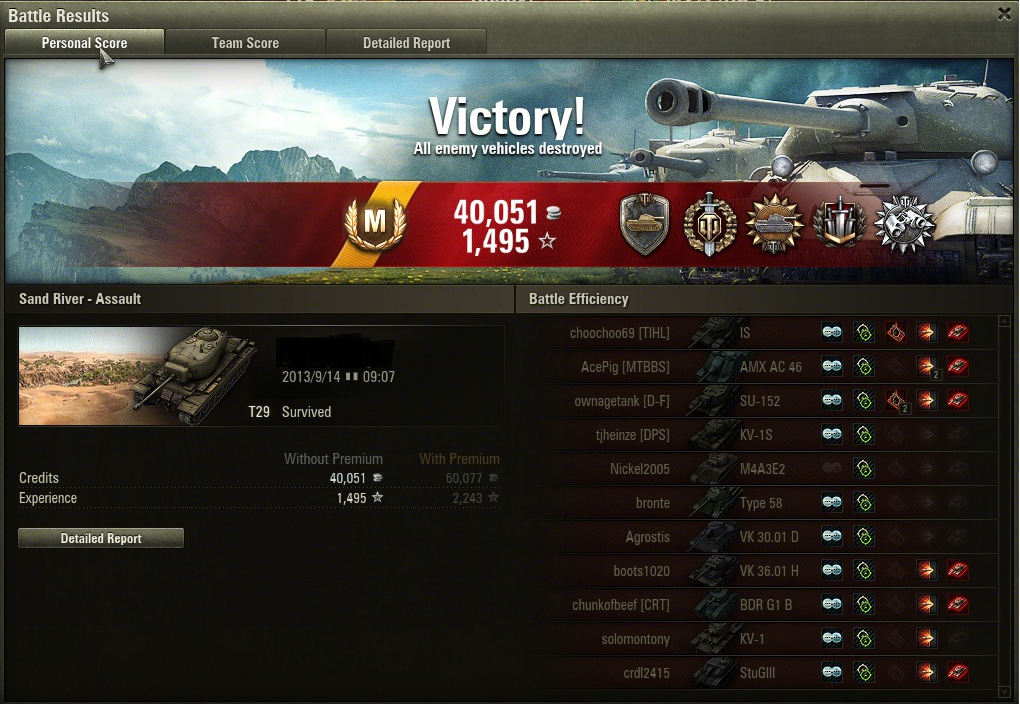Screen dimensions: 1020x705
Task: Click the Battle Efficiency scrollbar down arrow
Action: click(1005, 691)
